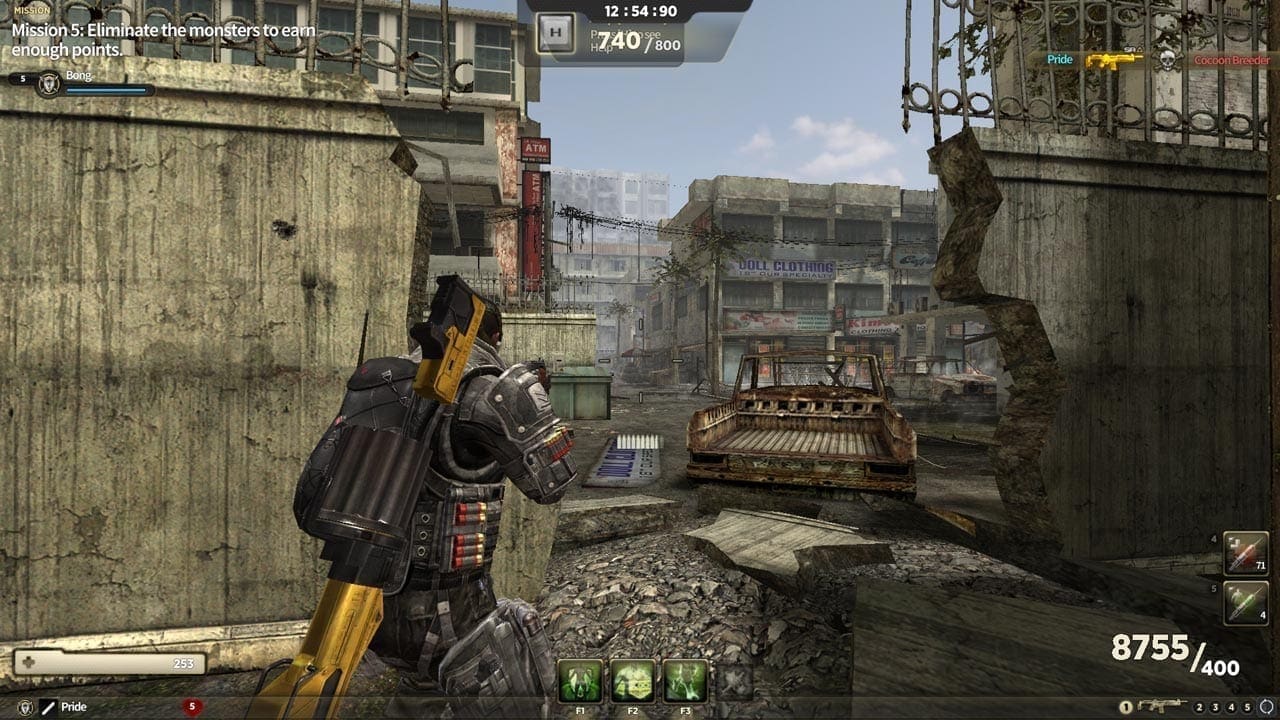Switch to weapon slot 3
Viewport: 1280px width, 720px height.
tap(1215, 707)
